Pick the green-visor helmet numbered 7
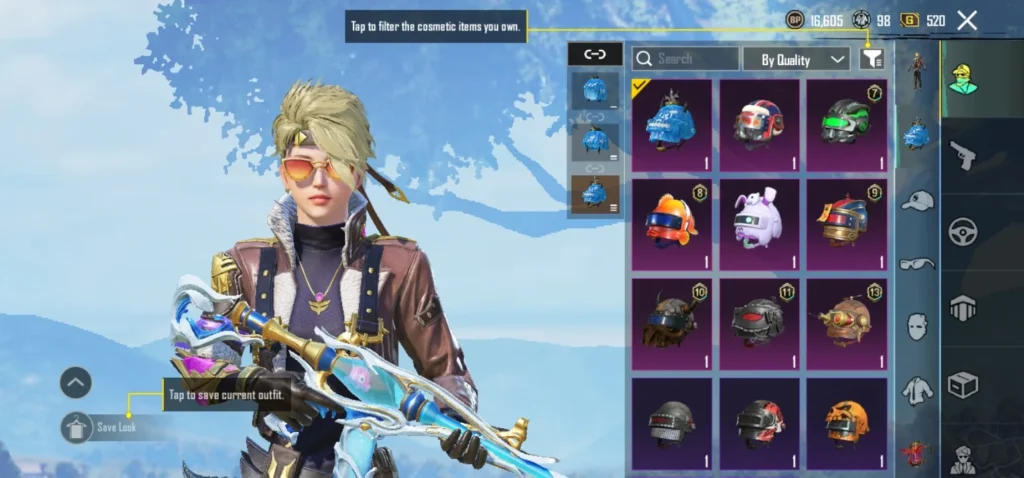 click(x=847, y=124)
